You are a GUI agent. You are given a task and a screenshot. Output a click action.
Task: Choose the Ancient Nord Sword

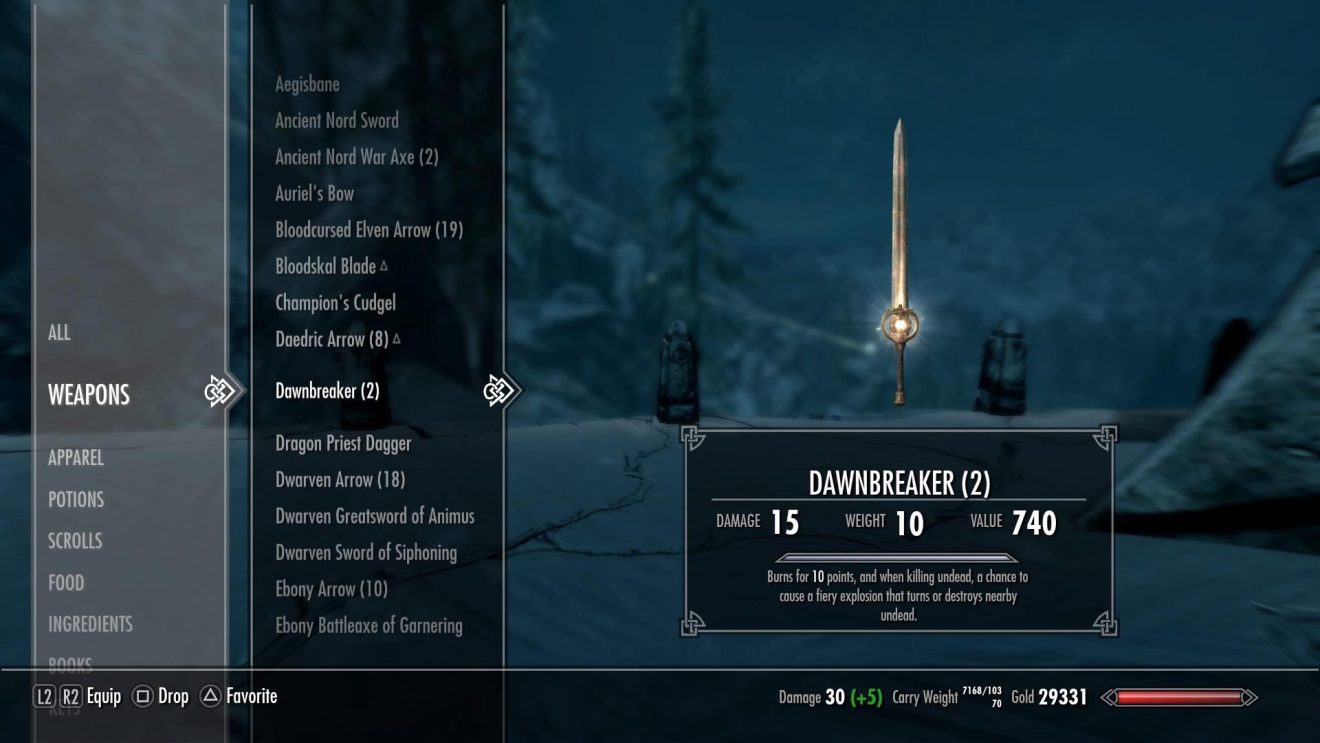337,121
